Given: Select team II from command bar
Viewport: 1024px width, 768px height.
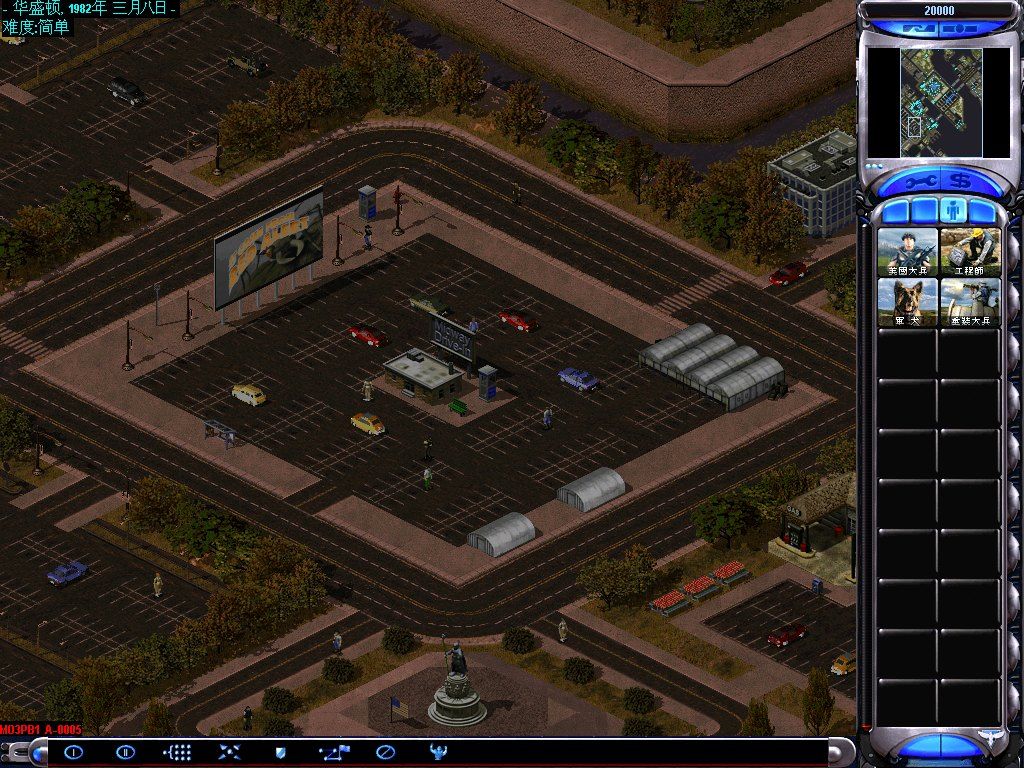Looking at the screenshot, I should click(125, 752).
